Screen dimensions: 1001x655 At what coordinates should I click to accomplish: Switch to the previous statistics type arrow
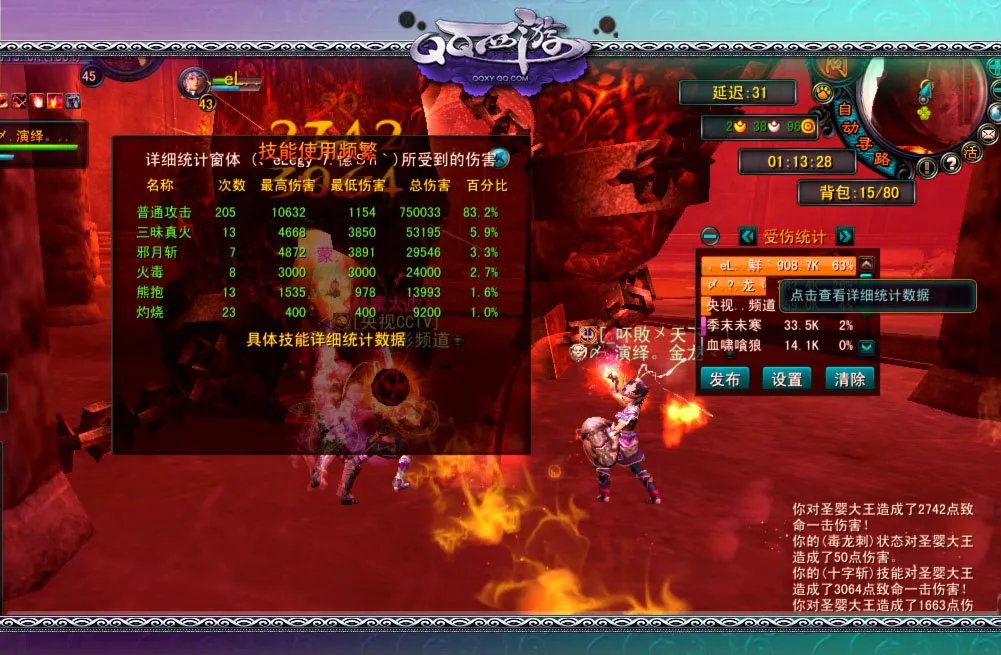747,237
